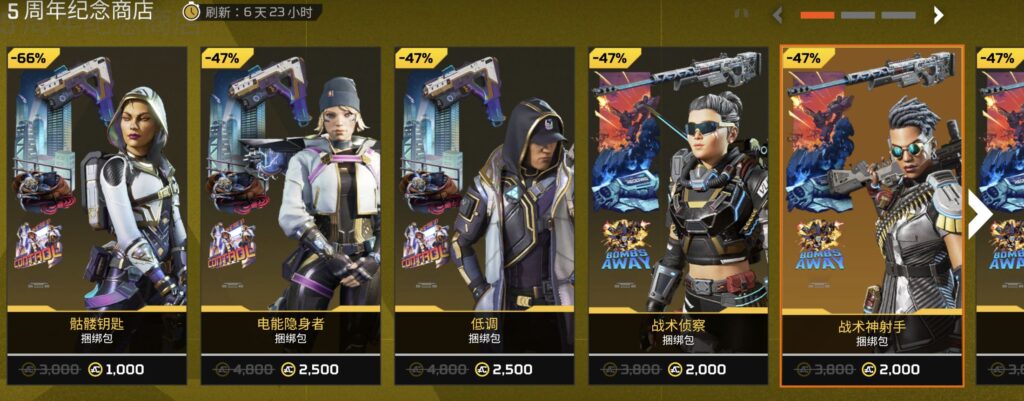The image size is (1024, 401).
Task: Click the faded previous-page arrow at top
Action: [x=779, y=15]
